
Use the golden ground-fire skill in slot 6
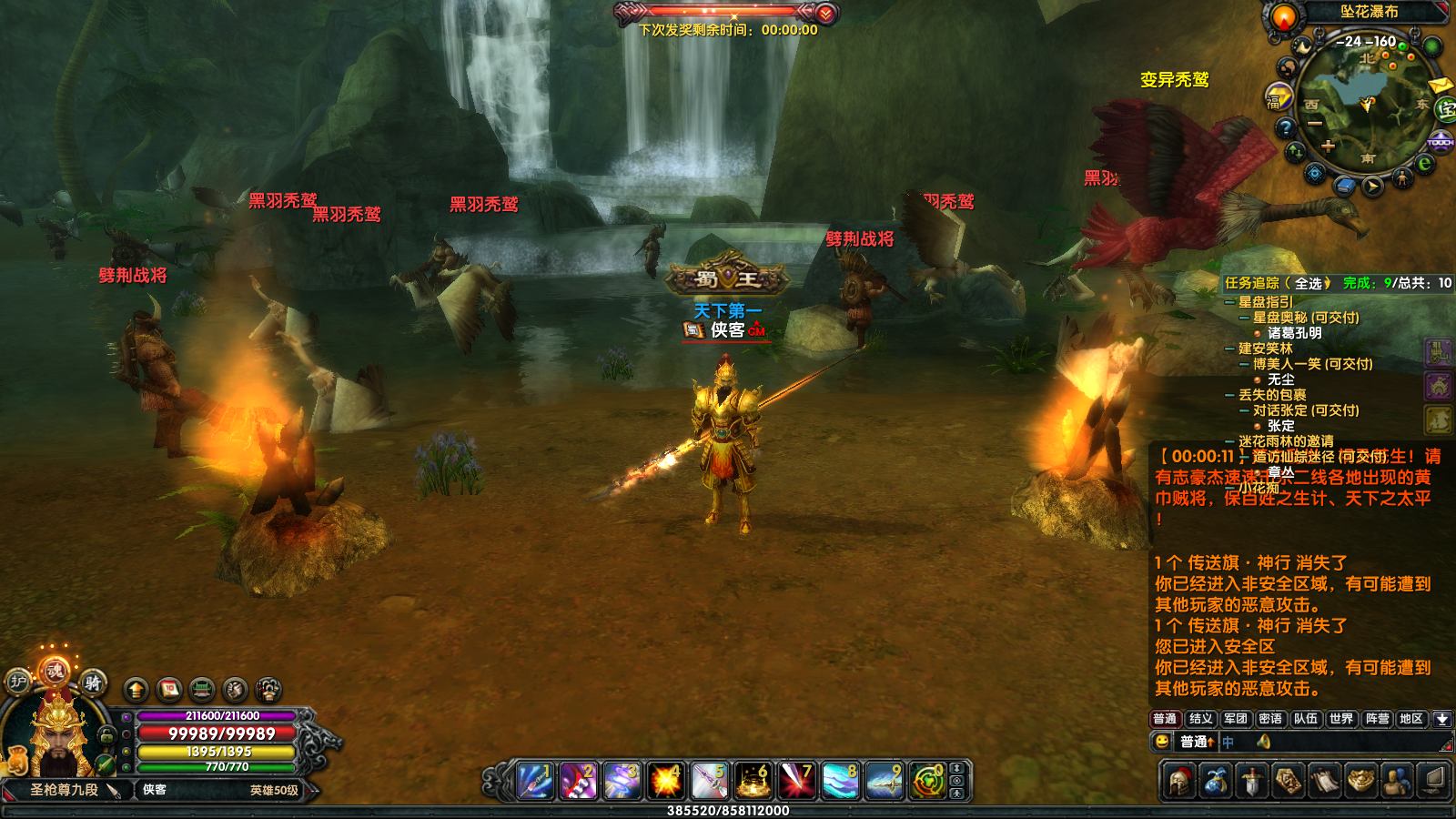click(753, 781)
